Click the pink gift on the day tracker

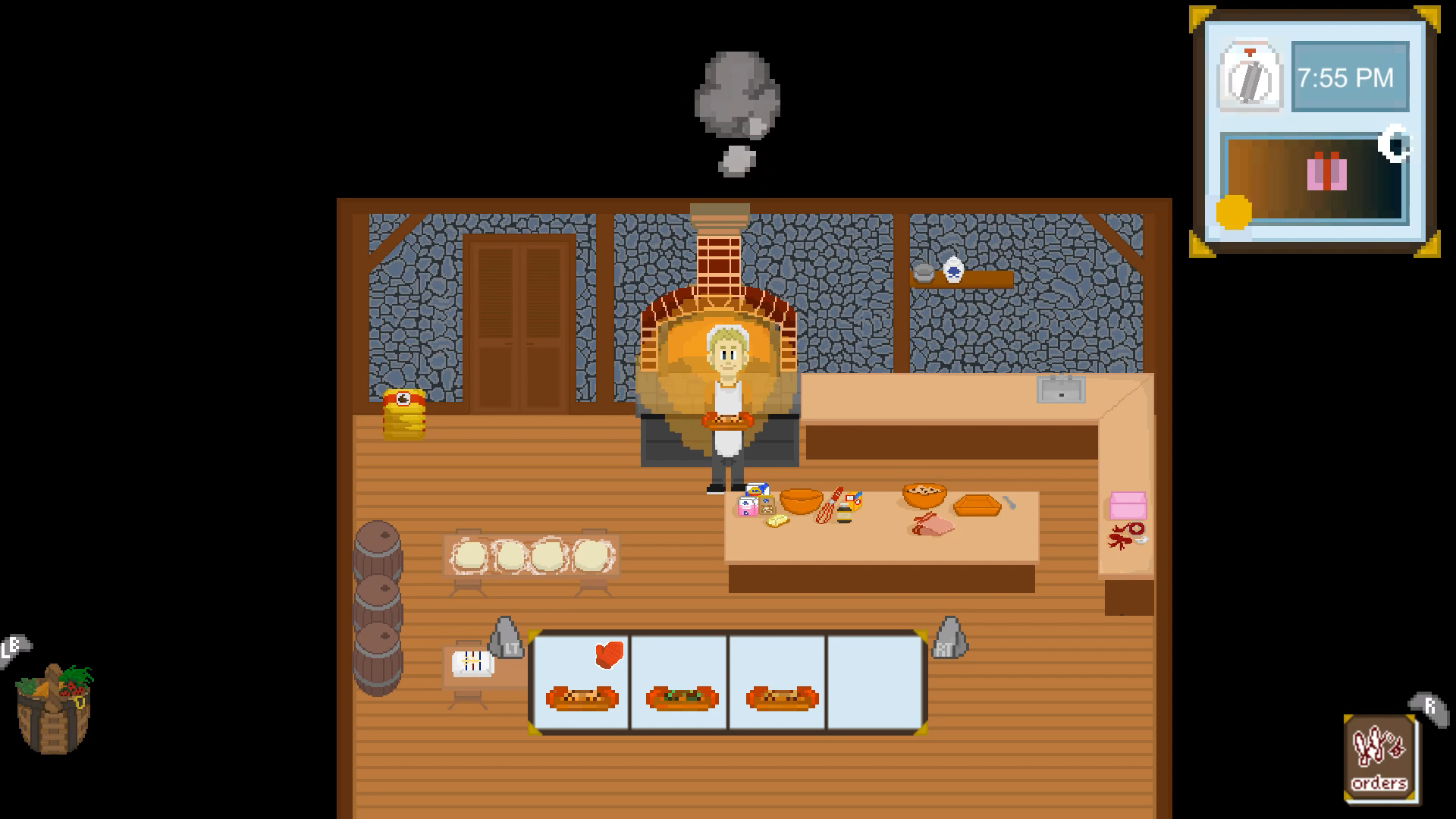[x=1326, y=171]
